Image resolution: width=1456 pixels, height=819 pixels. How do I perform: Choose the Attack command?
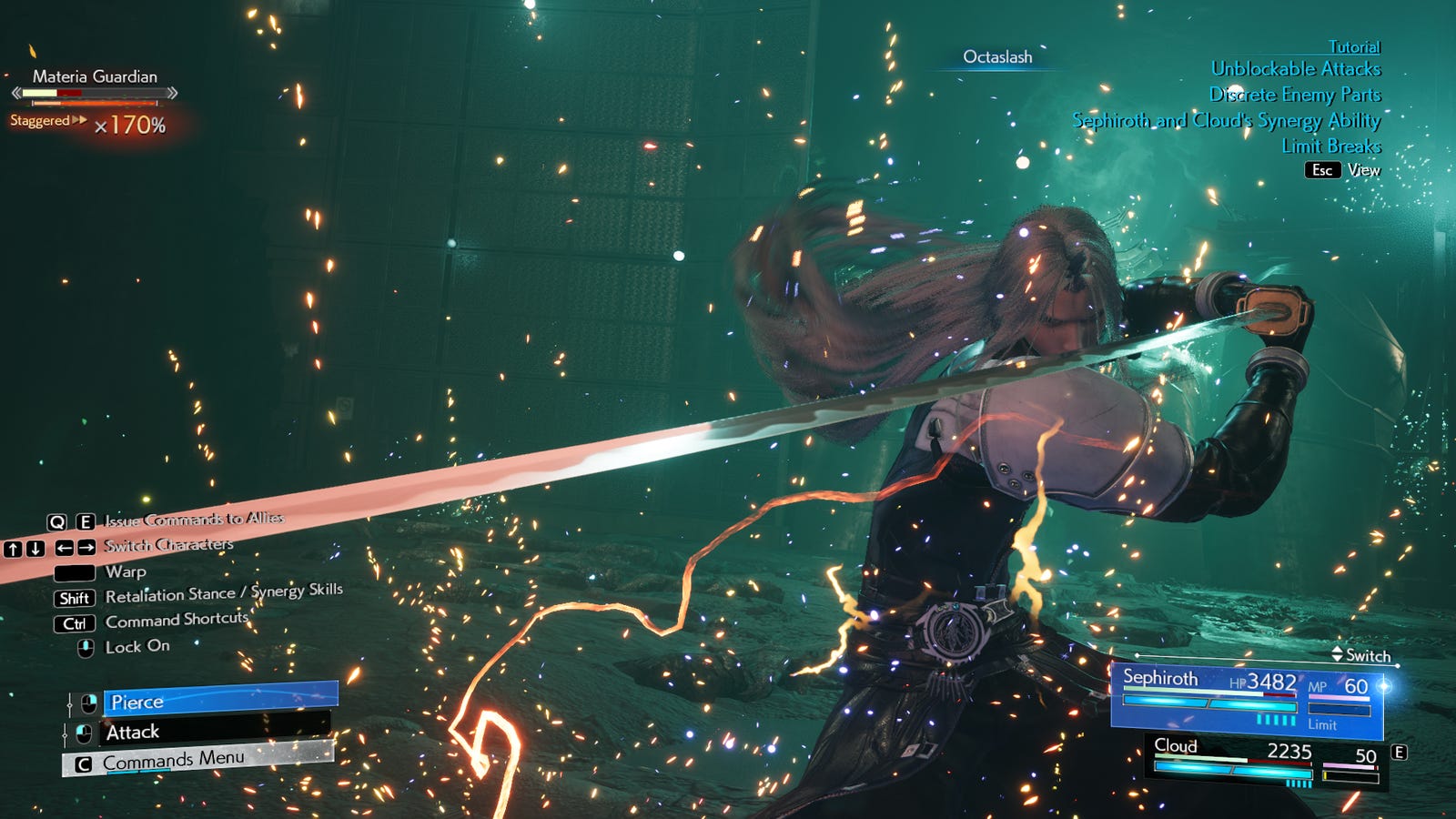[215, 732]
